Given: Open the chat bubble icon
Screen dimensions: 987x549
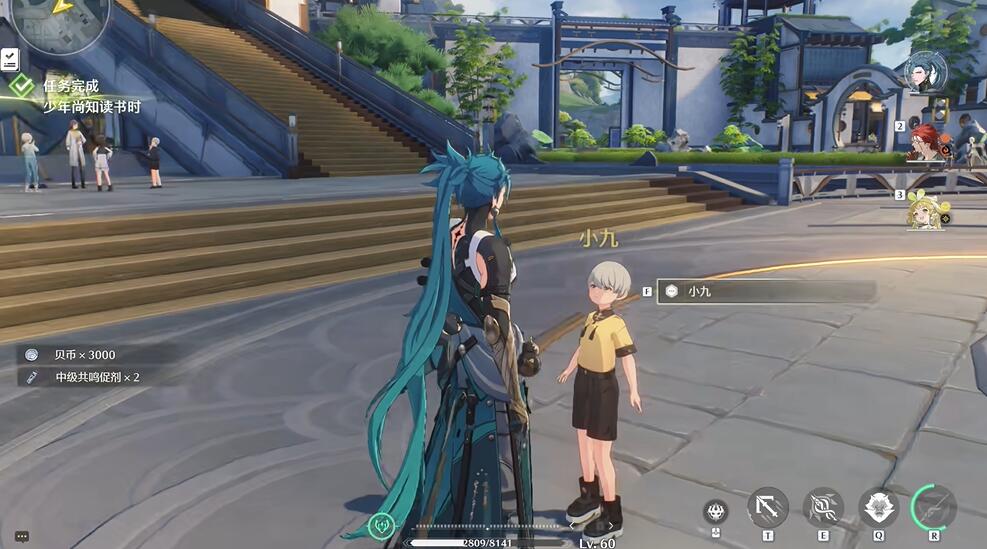Looking at the screenshot, I should pyautogui.click(x=22, y=536).
